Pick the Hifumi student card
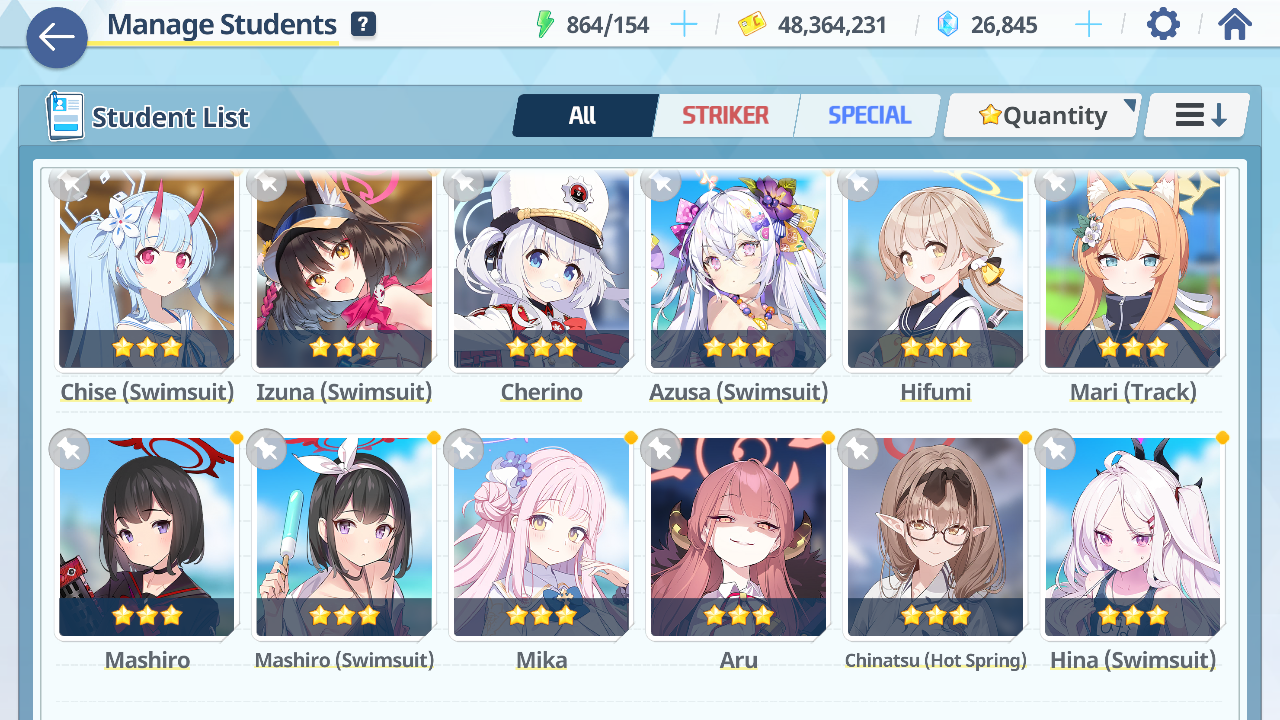 (935, 270)
